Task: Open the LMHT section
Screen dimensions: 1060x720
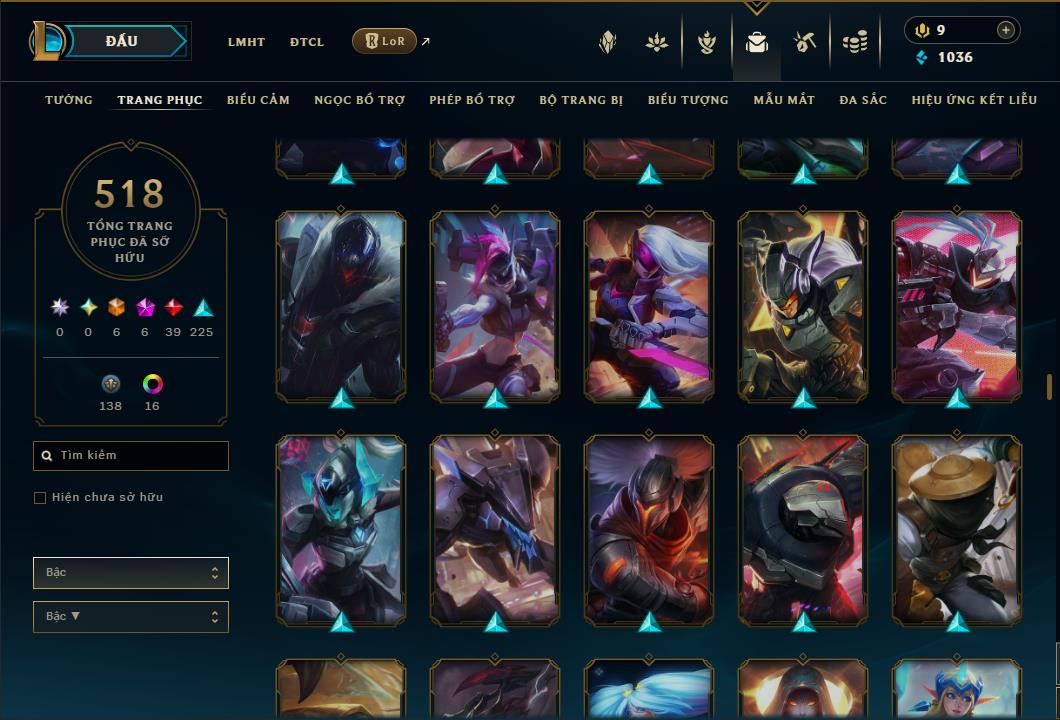Action: click(246, 42)
